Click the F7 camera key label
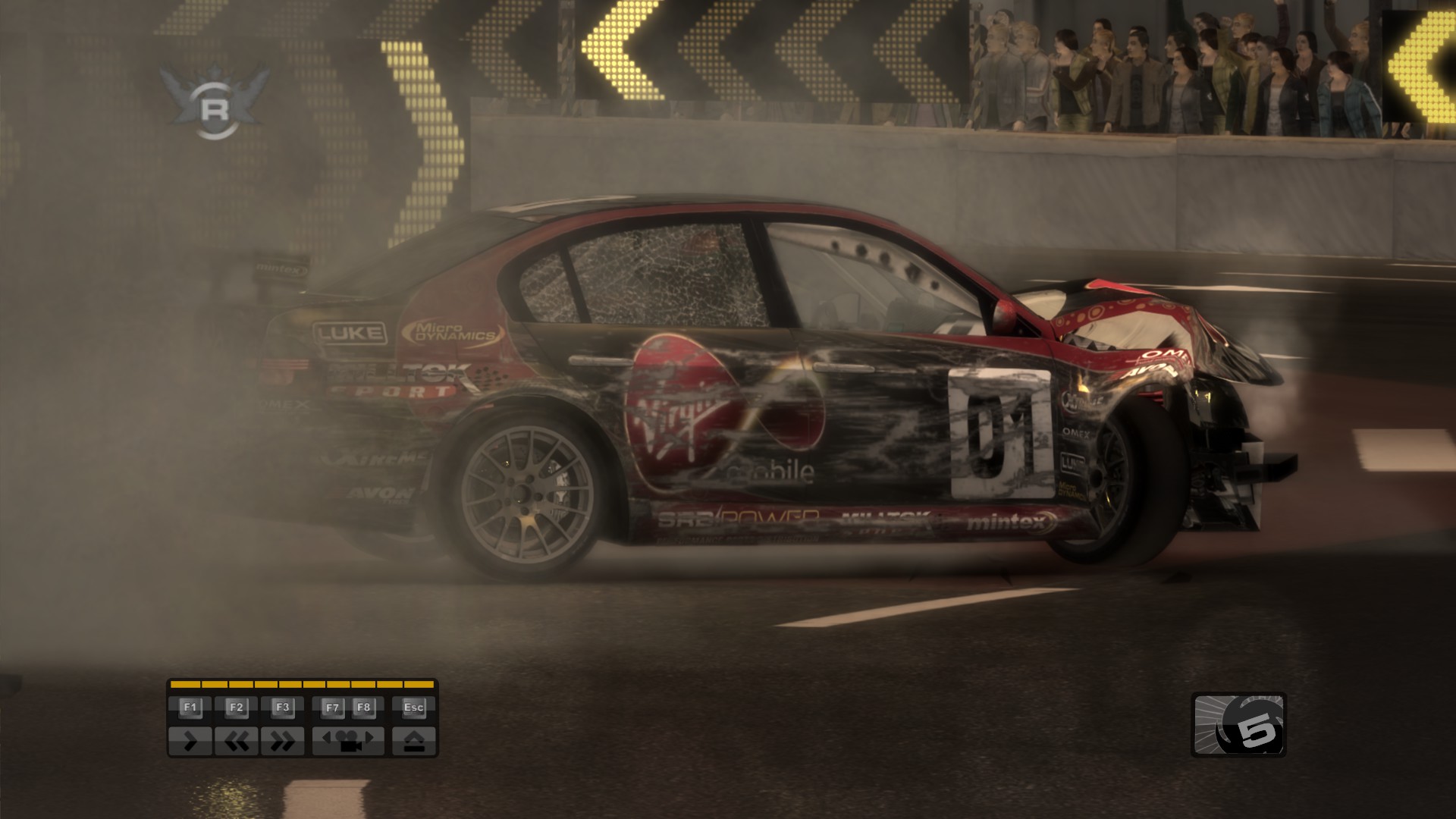Image resolution: width=1456 pixels, height=819 pixels. tap(334, 708)
